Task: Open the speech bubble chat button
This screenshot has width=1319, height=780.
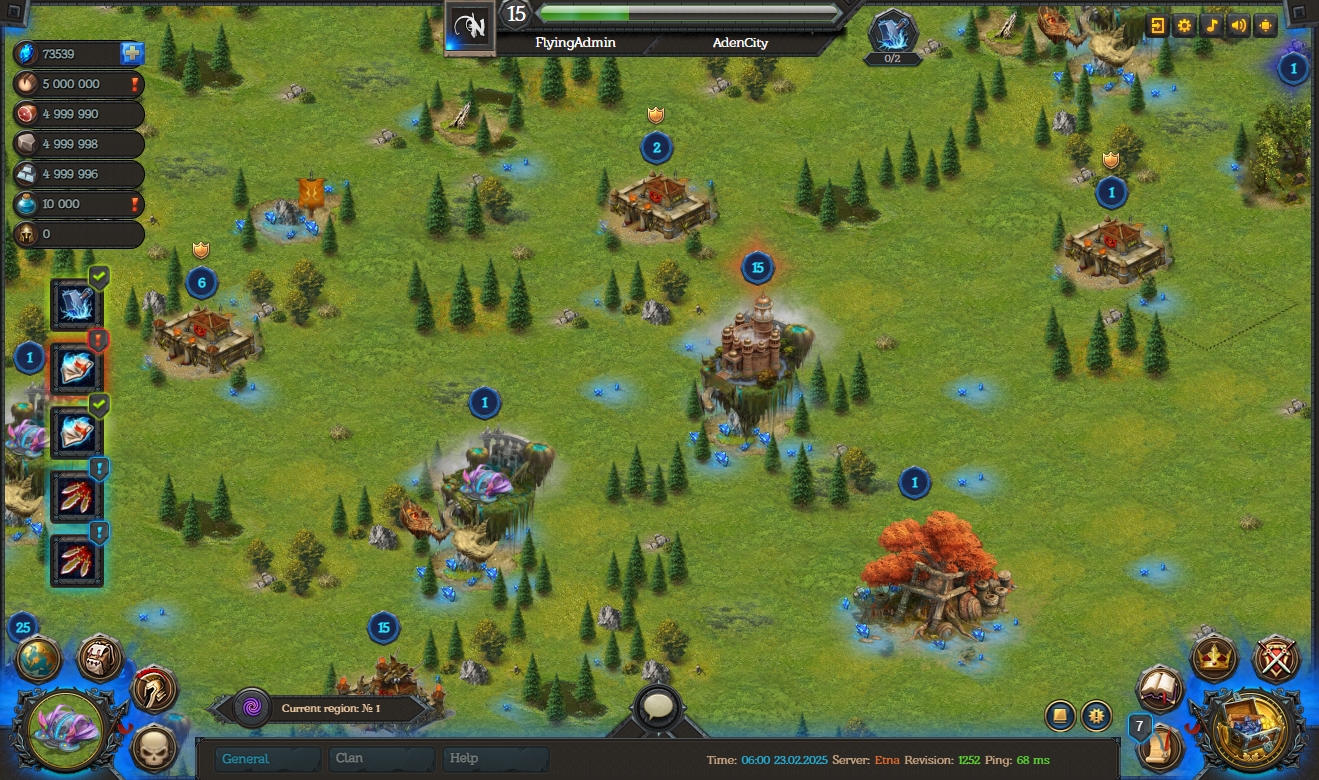Action: click(x=658, y=708)
